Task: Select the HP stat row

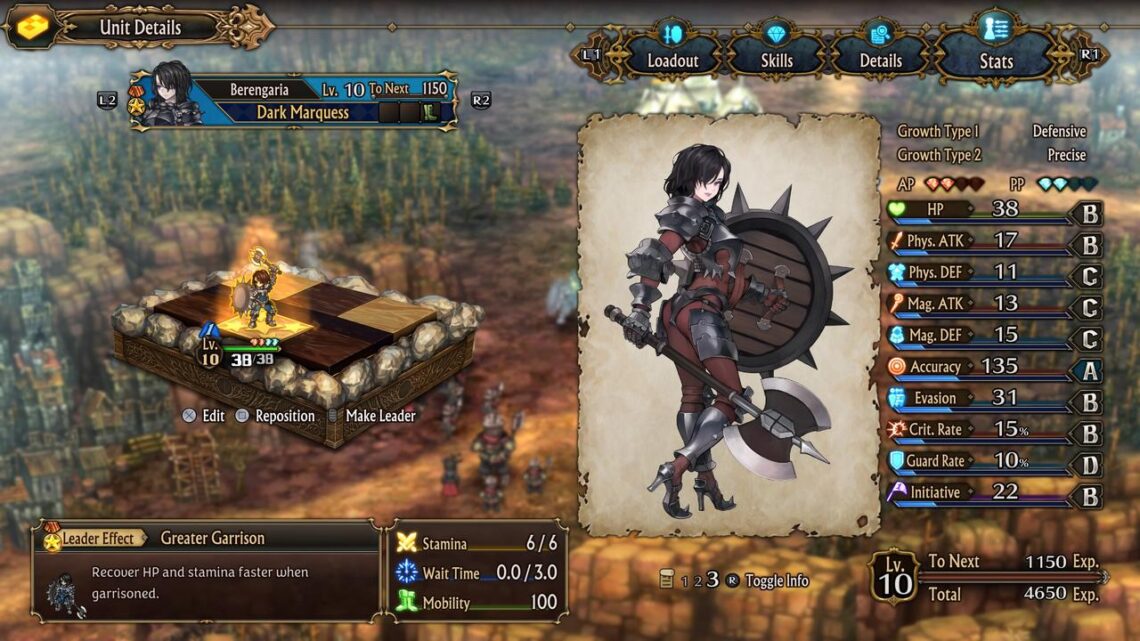Action: [994, 210]
